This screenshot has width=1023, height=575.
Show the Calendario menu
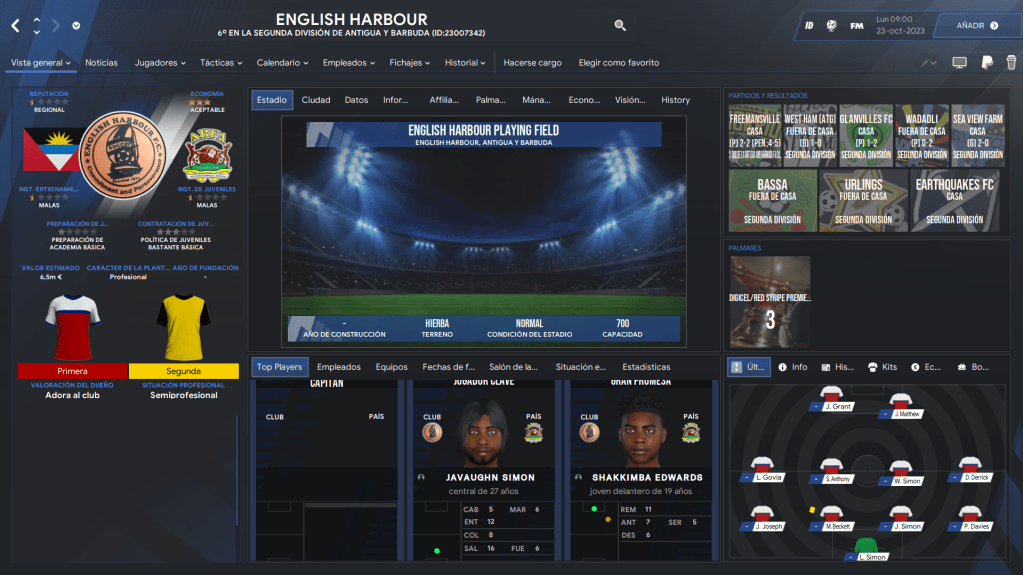[x=283, y=63]
